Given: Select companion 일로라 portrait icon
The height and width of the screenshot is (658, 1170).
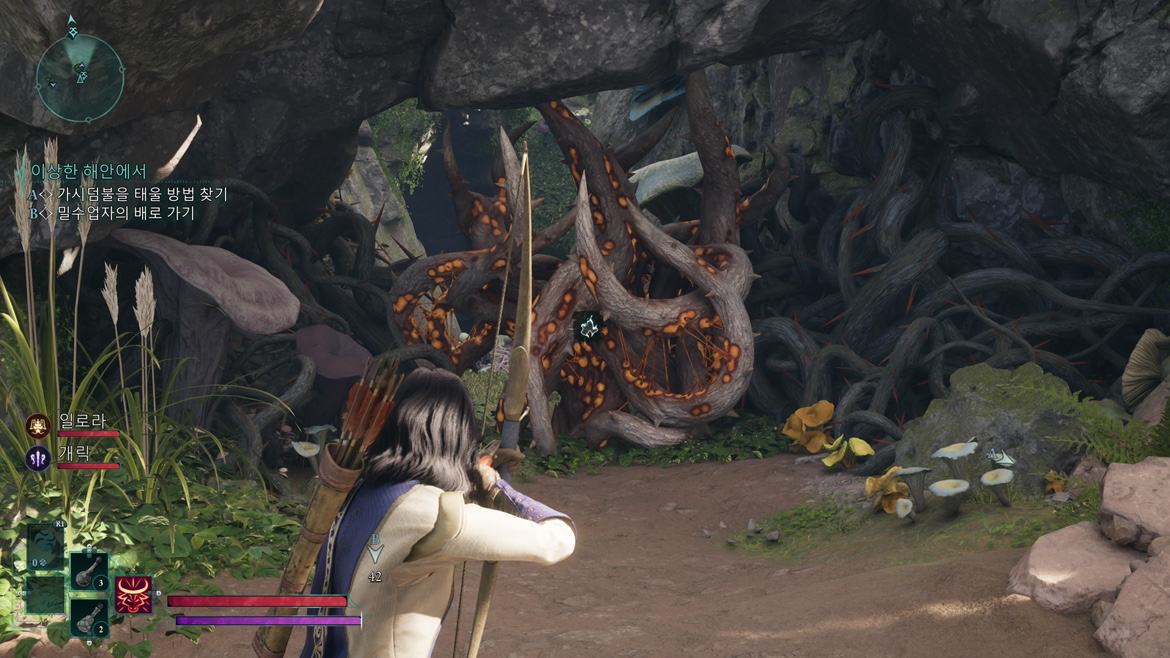Looking at the screenshot, I should click(38, 426).
